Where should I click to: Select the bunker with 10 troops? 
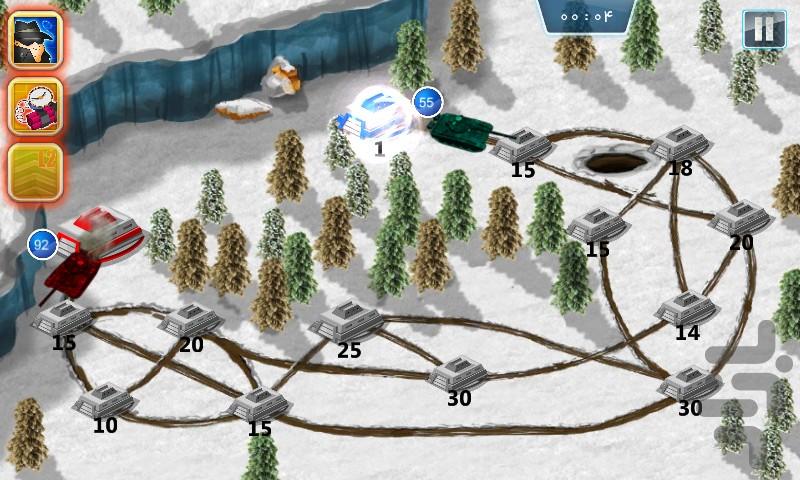pyautogui.click(x=105, y=401)
